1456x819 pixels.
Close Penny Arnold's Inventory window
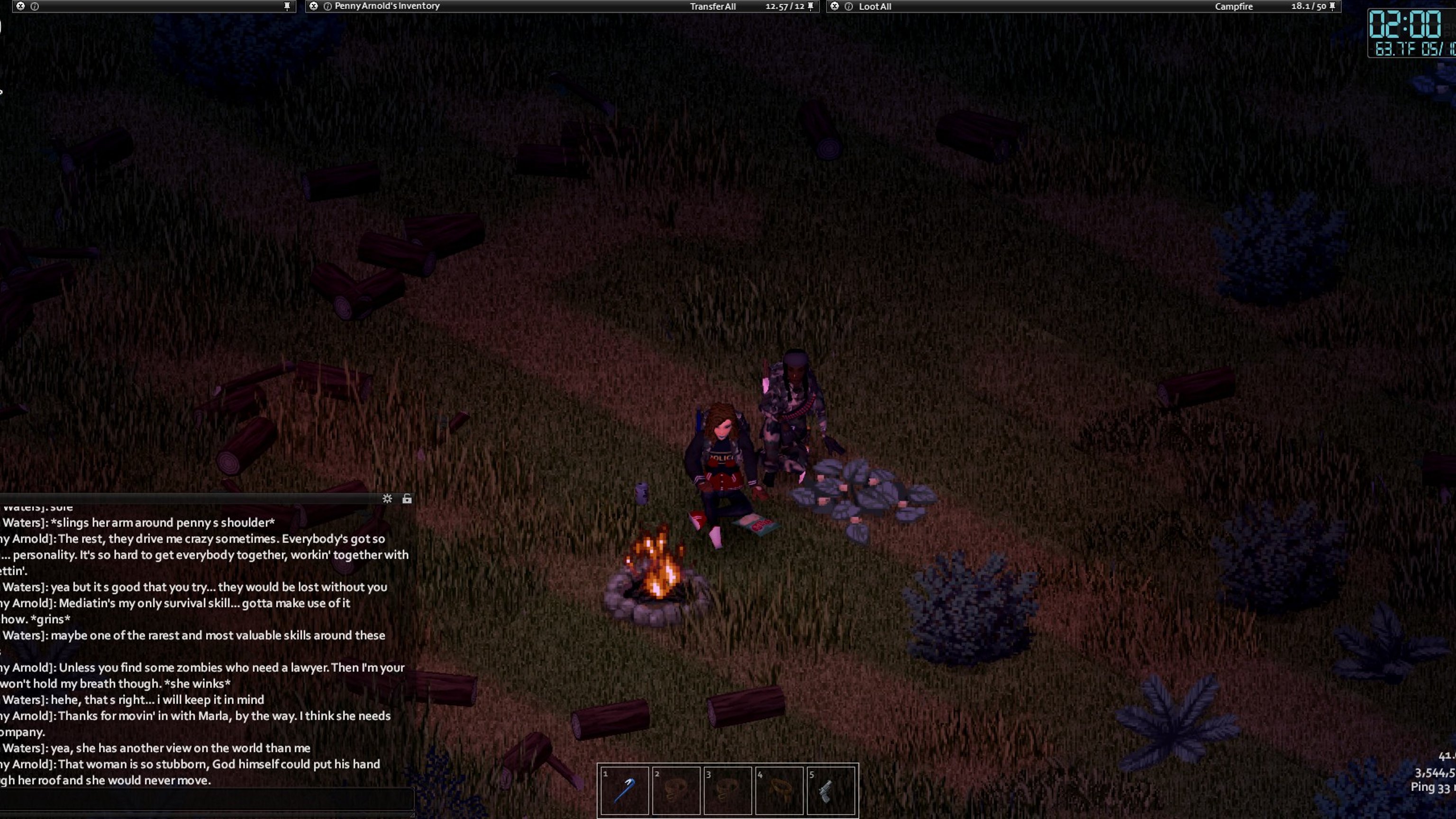[314, 6]
